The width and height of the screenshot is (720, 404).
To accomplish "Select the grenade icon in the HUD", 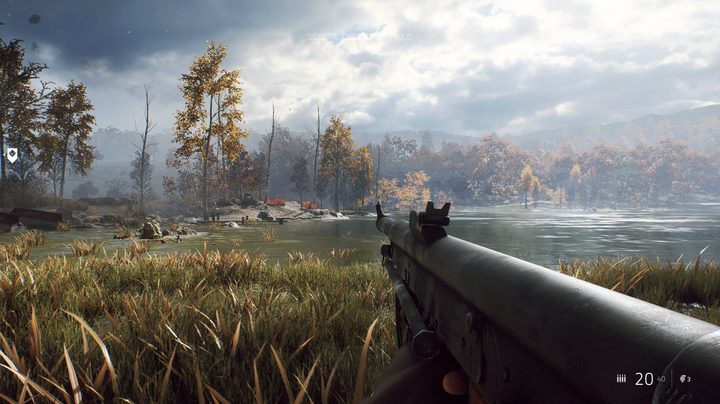I will click(x=684, y=379).
